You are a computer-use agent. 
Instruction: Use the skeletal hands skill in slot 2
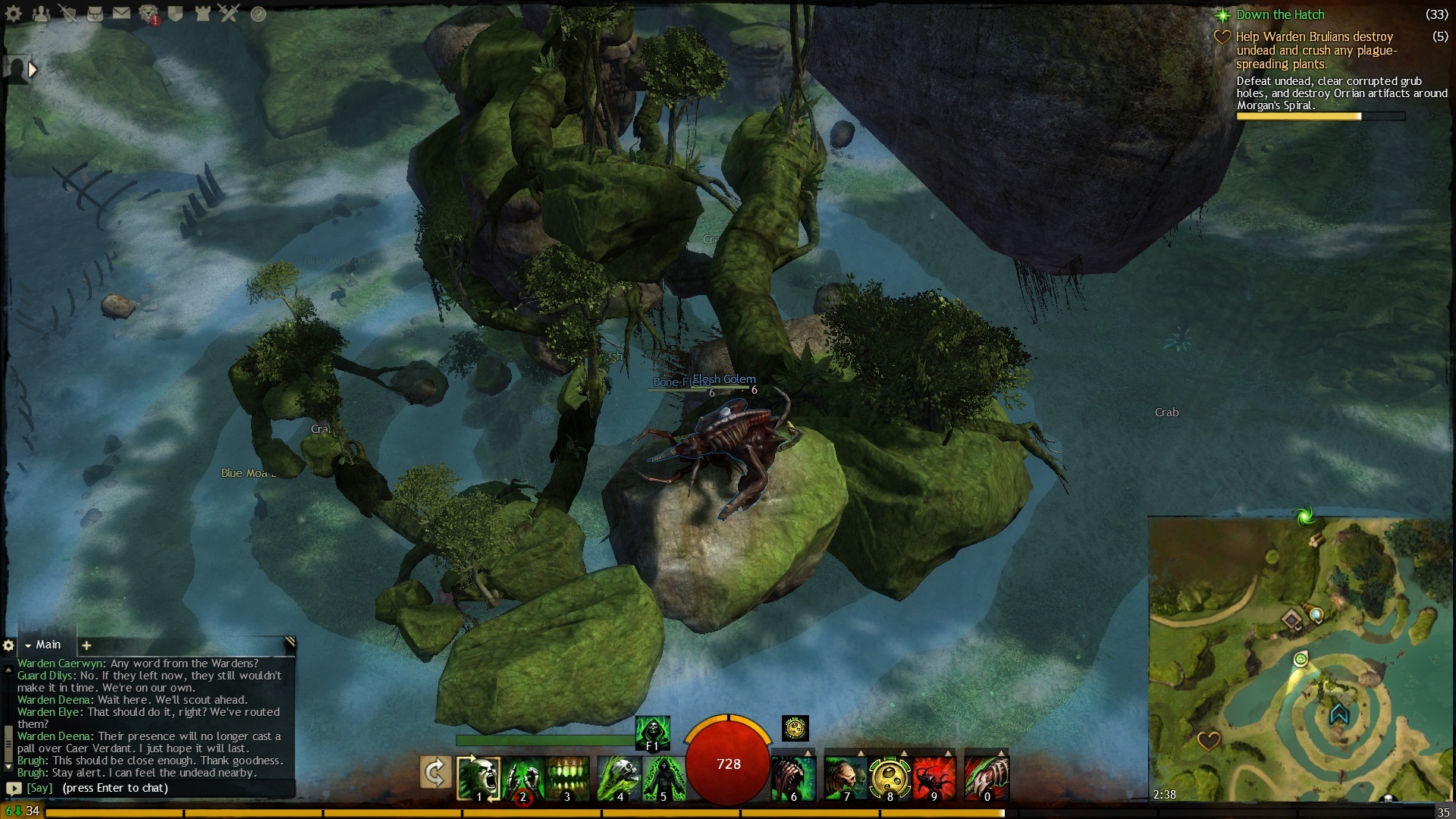pos(522,777)
